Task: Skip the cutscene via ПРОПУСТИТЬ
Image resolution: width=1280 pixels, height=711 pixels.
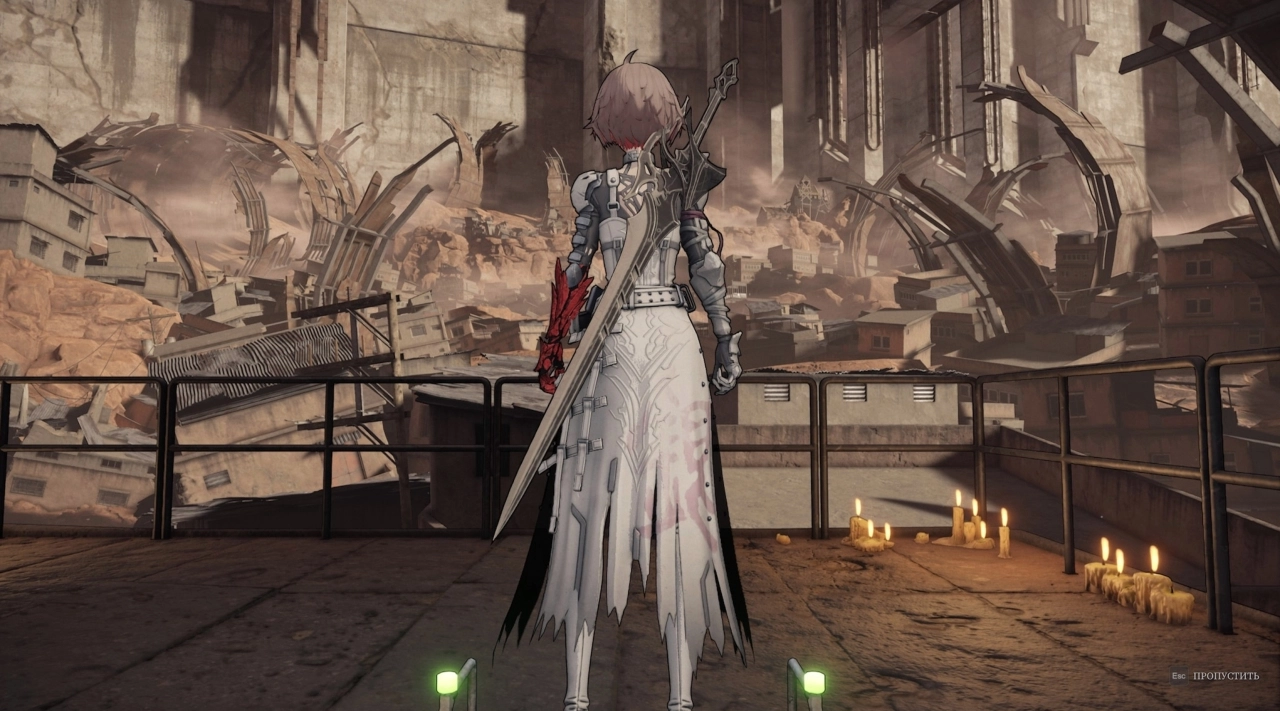Action: click(1225, 677)
